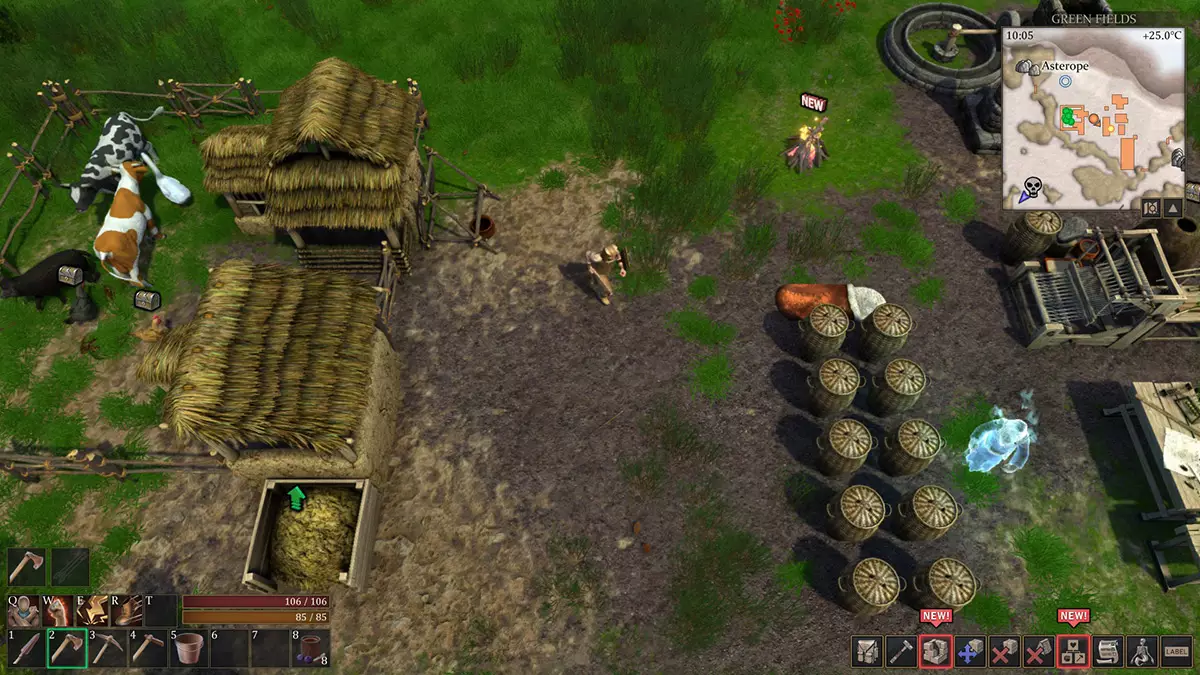Click the skull marker on the minimap
Image resolution: width=1200 pixels, height=675 pixels.
click(1032, 187)
